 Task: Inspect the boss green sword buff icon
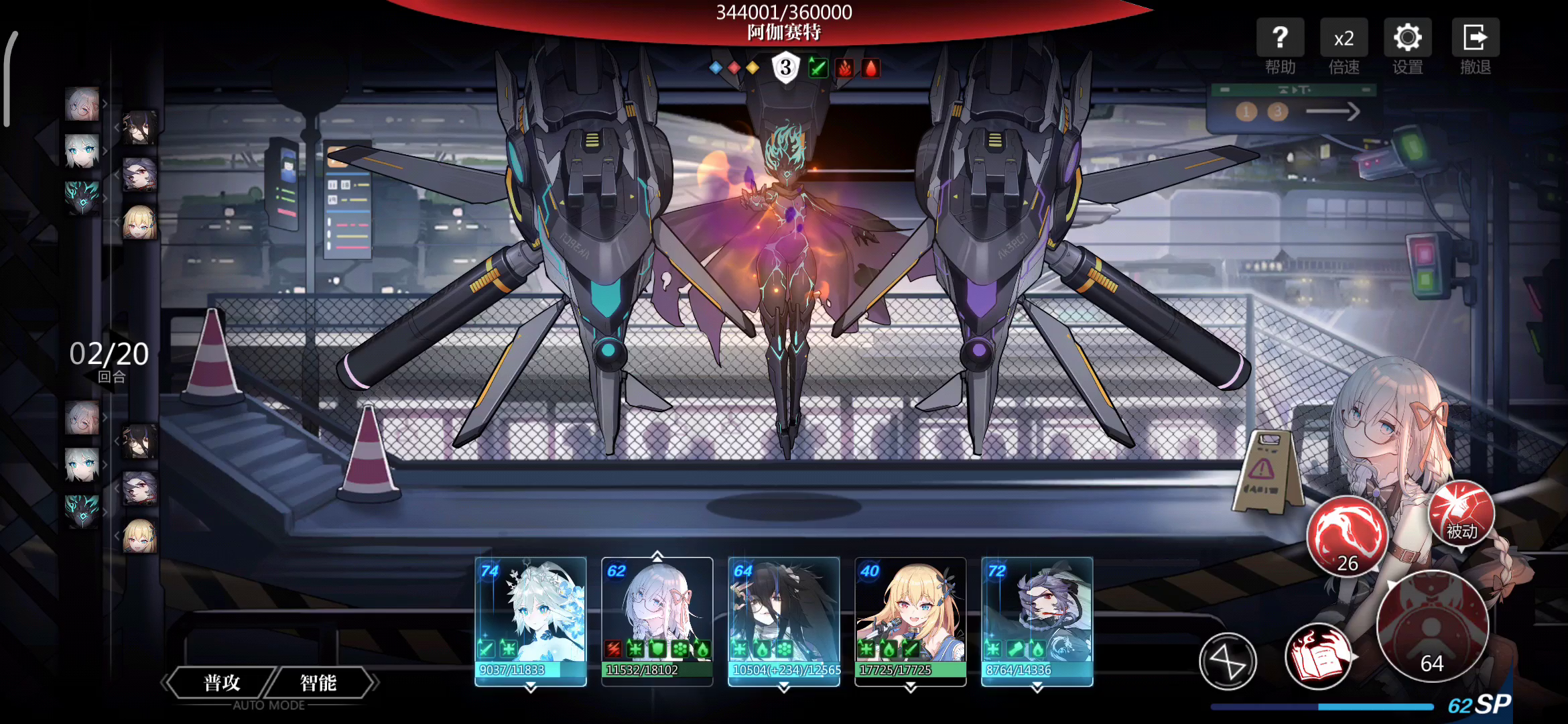click(818, 68)
